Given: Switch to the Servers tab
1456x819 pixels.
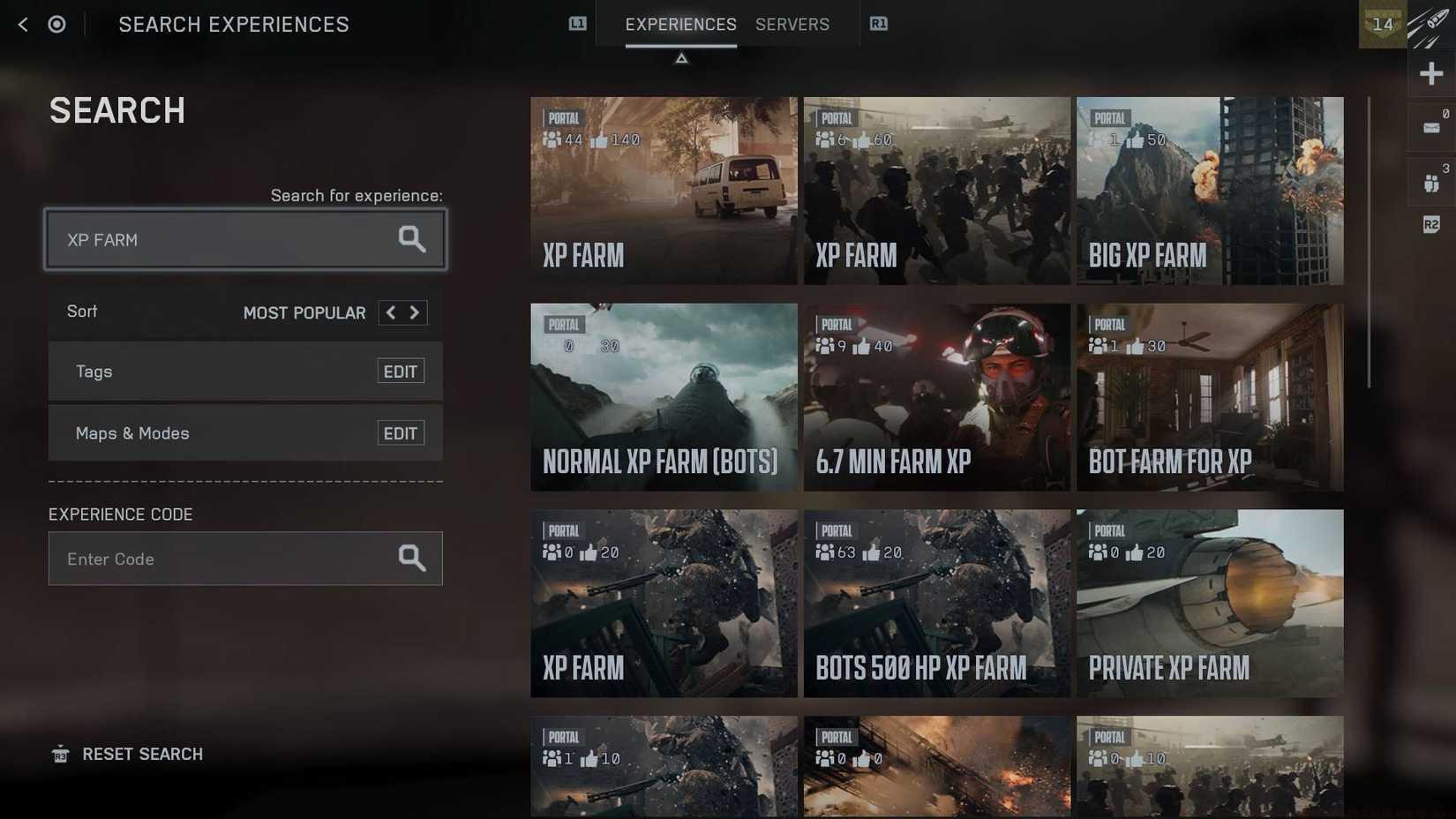Looking at the screenshot, I should [x=792, y=25].
